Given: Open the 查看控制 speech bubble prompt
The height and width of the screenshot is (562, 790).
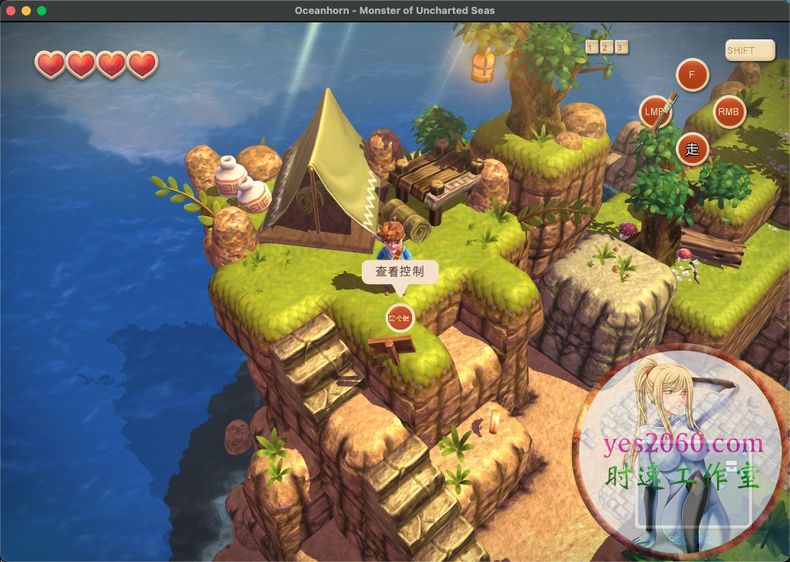Looking at the screenshot, I should tap(399, 272).
